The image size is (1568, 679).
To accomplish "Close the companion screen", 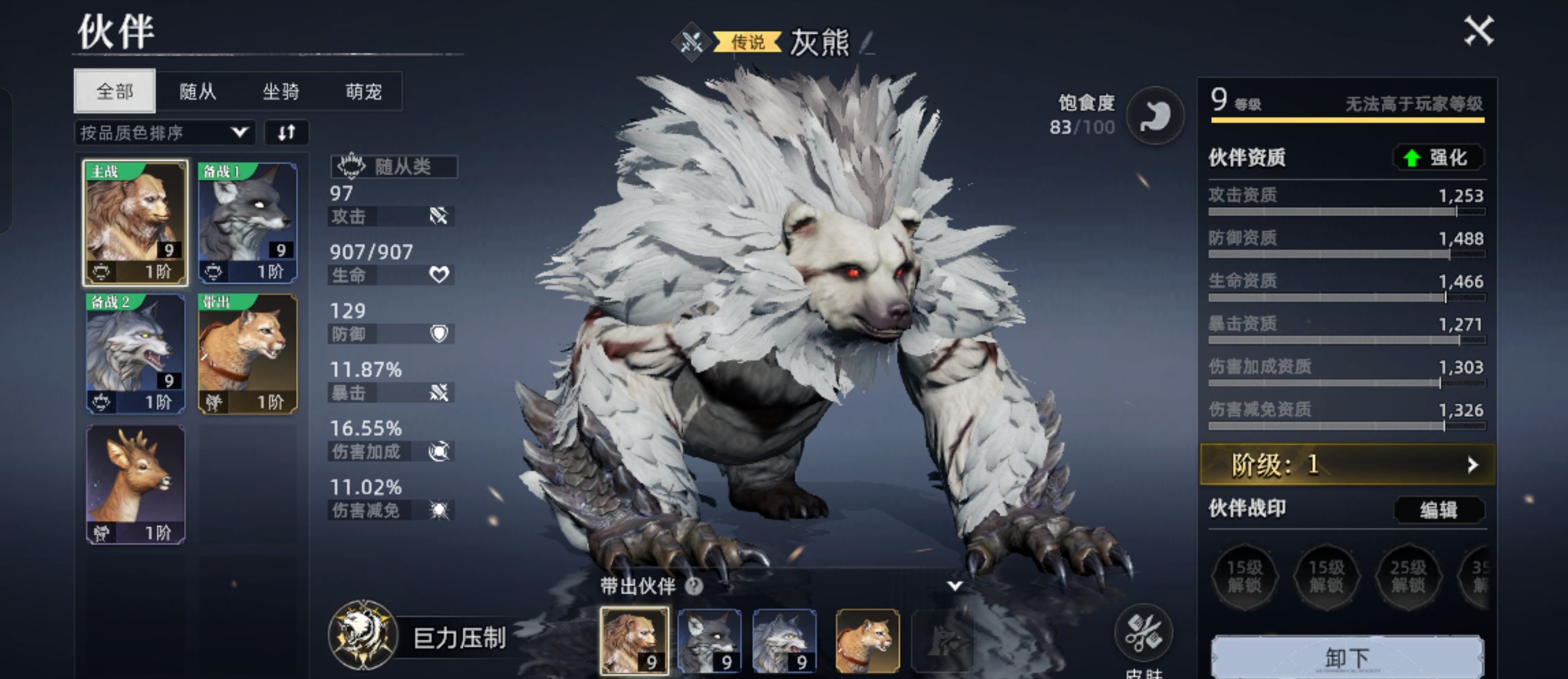I will (1479, 31).
